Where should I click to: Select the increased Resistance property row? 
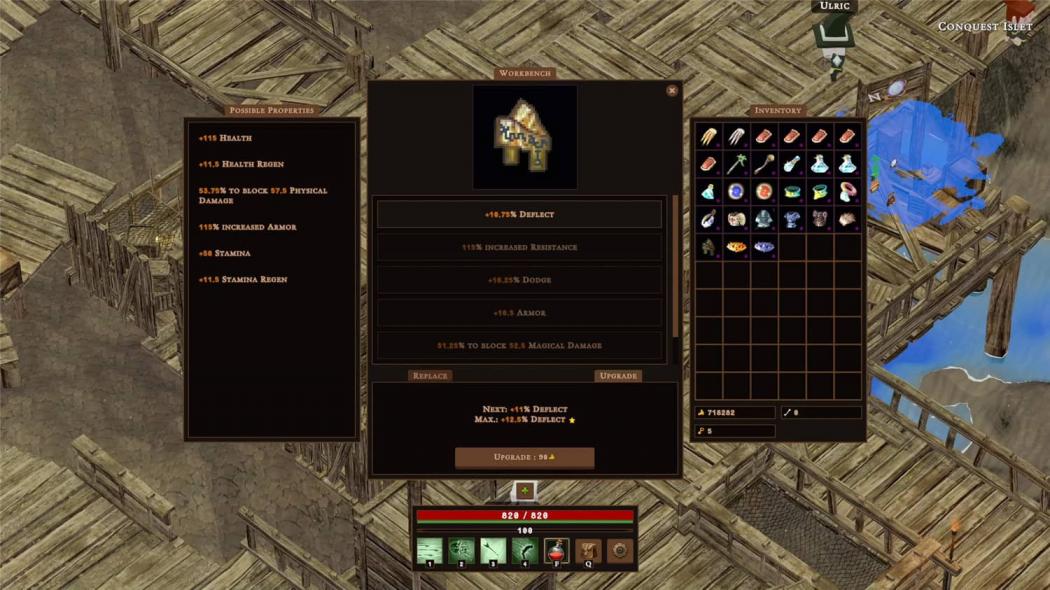[x=519, y=247]
